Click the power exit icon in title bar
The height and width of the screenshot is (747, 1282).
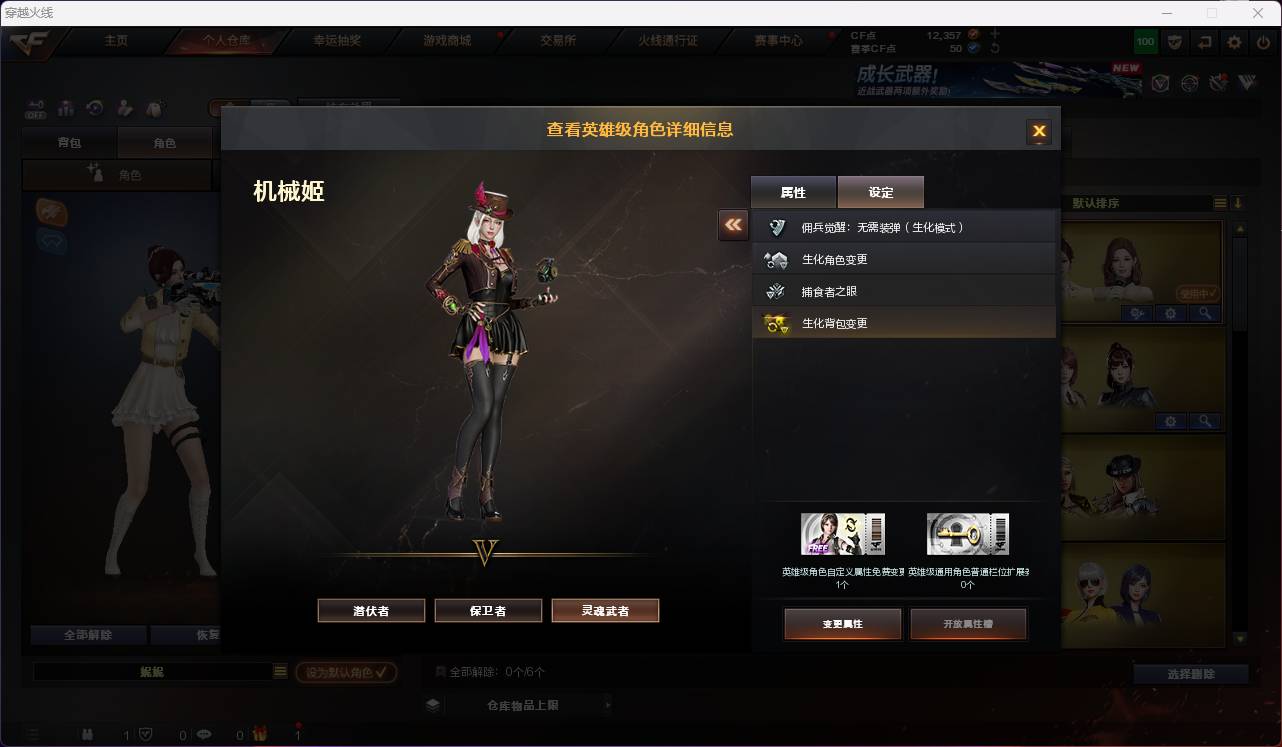tap(1261, 42)
